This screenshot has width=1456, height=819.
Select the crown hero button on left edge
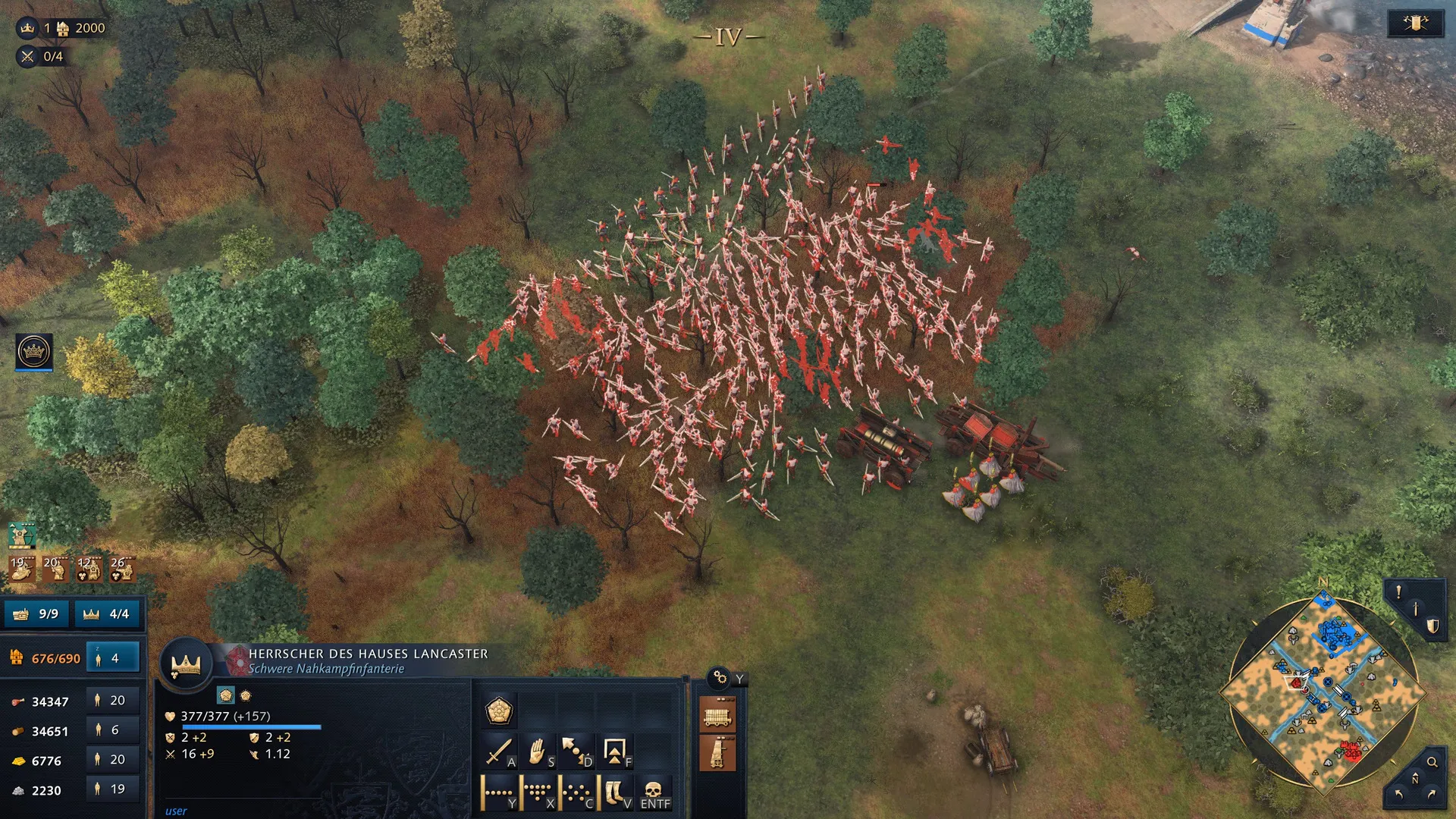[x=34, y=351]
